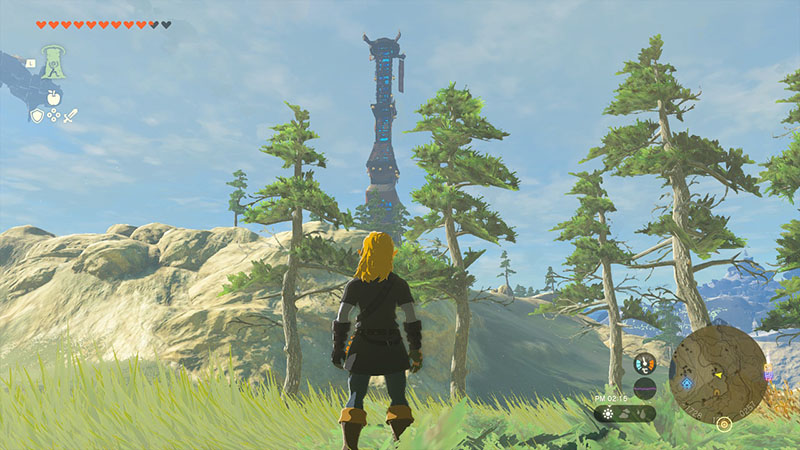
Task: Click the blue shrine marker on minimap
Action: (x=686, y=382)
